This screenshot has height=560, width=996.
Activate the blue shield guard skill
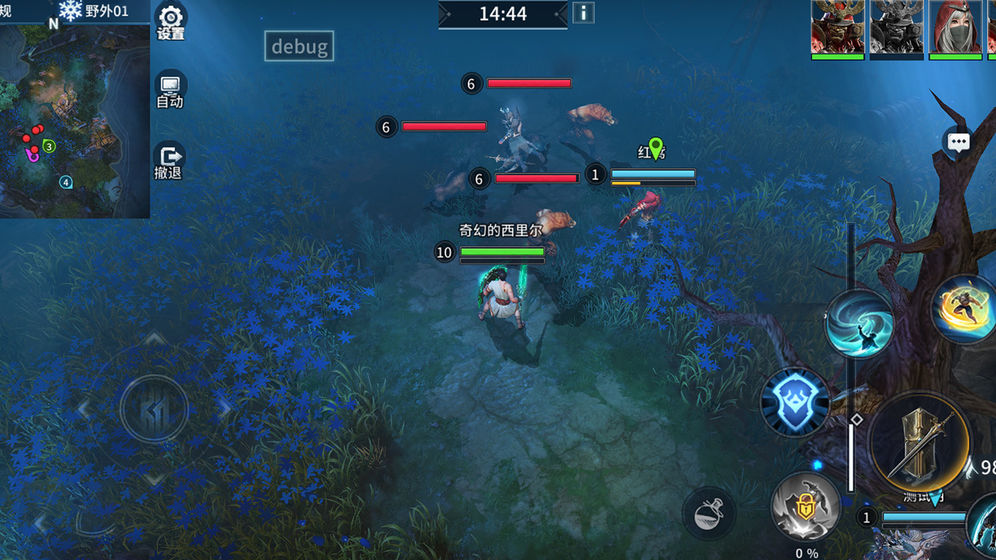795,402
